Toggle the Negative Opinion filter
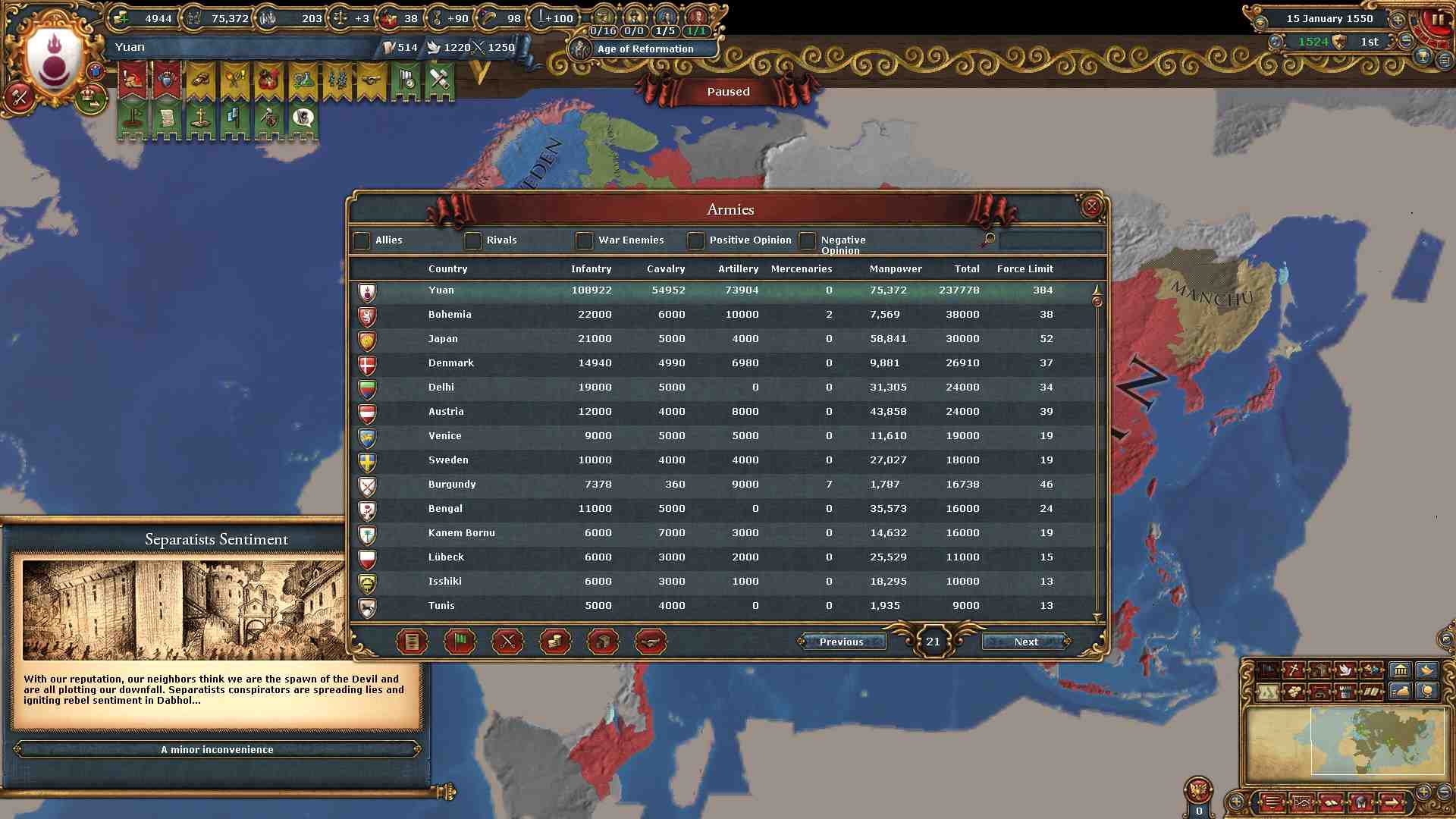The image size is (1456, 819). tap(807, 240)
